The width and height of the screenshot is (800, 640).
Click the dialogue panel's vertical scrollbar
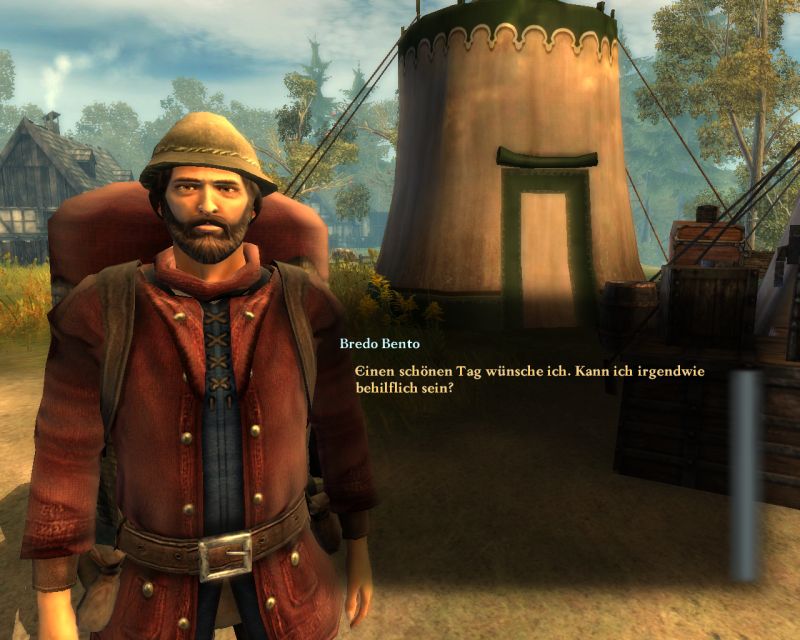[743, 474]
